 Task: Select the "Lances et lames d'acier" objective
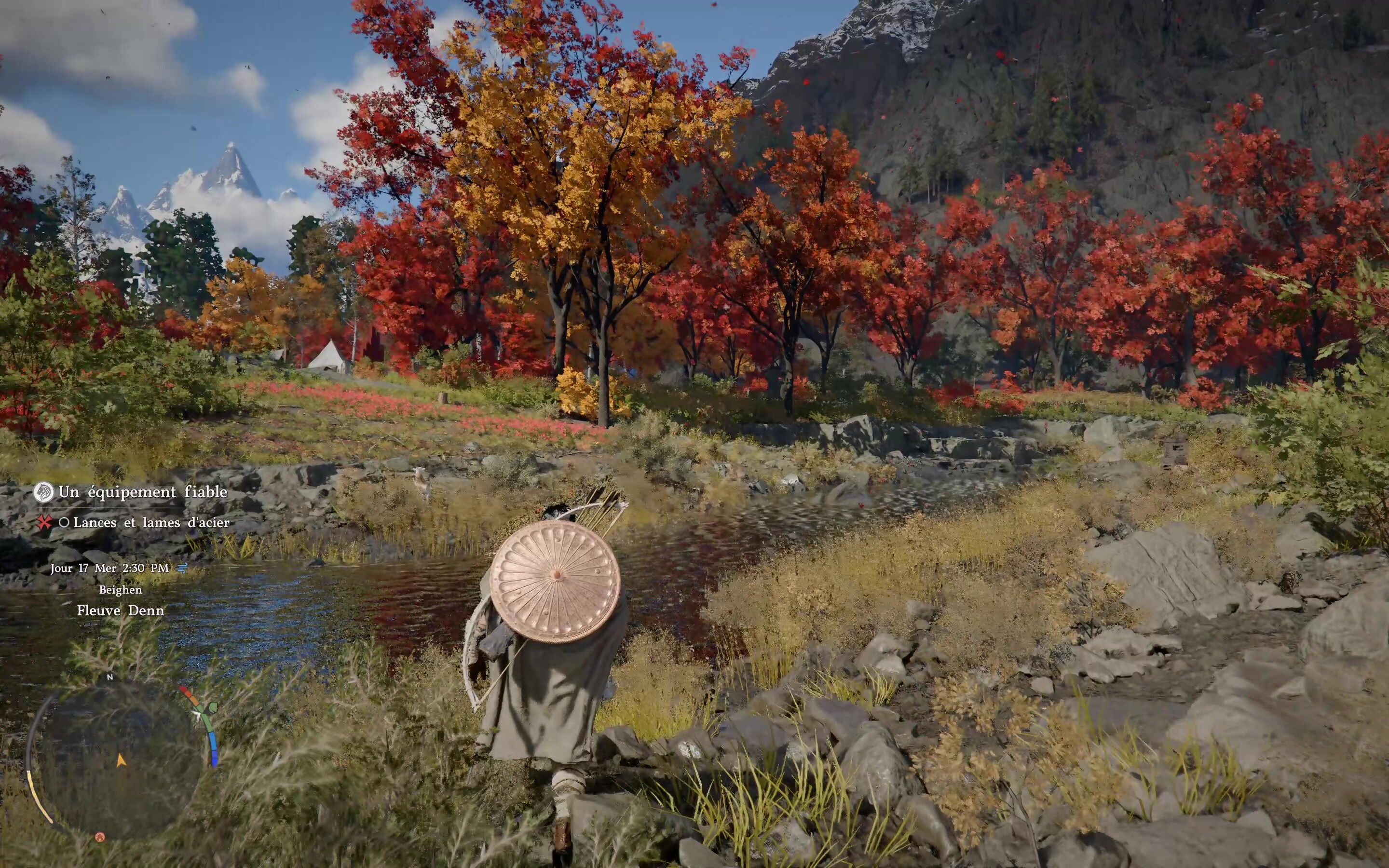pyautogui.click(x=151, y=522)
